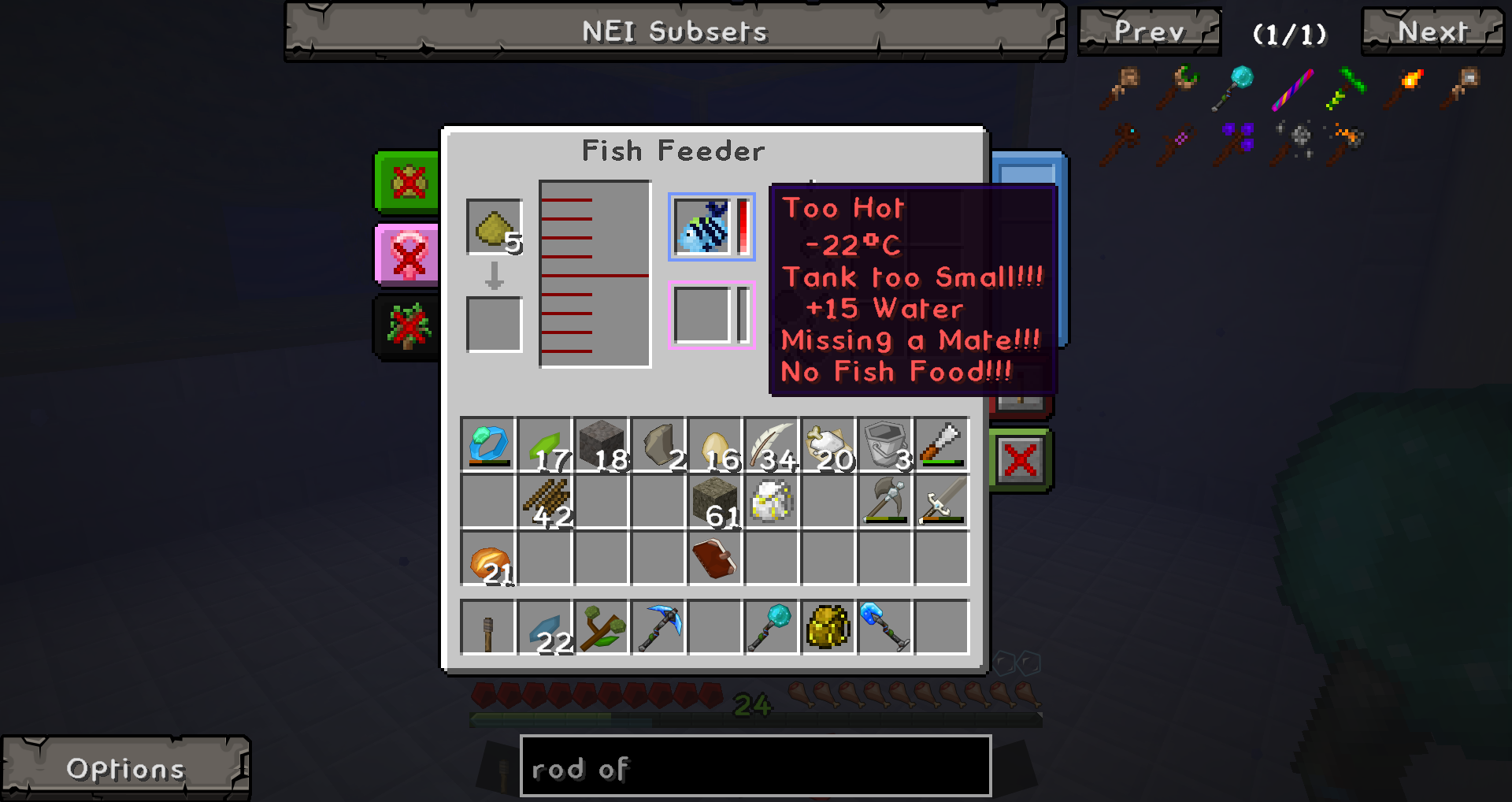Image resolution: width=1512 pixels, height=802 pixels.
Task: Choose the blue pickaxe in the hotbar
Action: pyautogui.click(x=658, y=627)
